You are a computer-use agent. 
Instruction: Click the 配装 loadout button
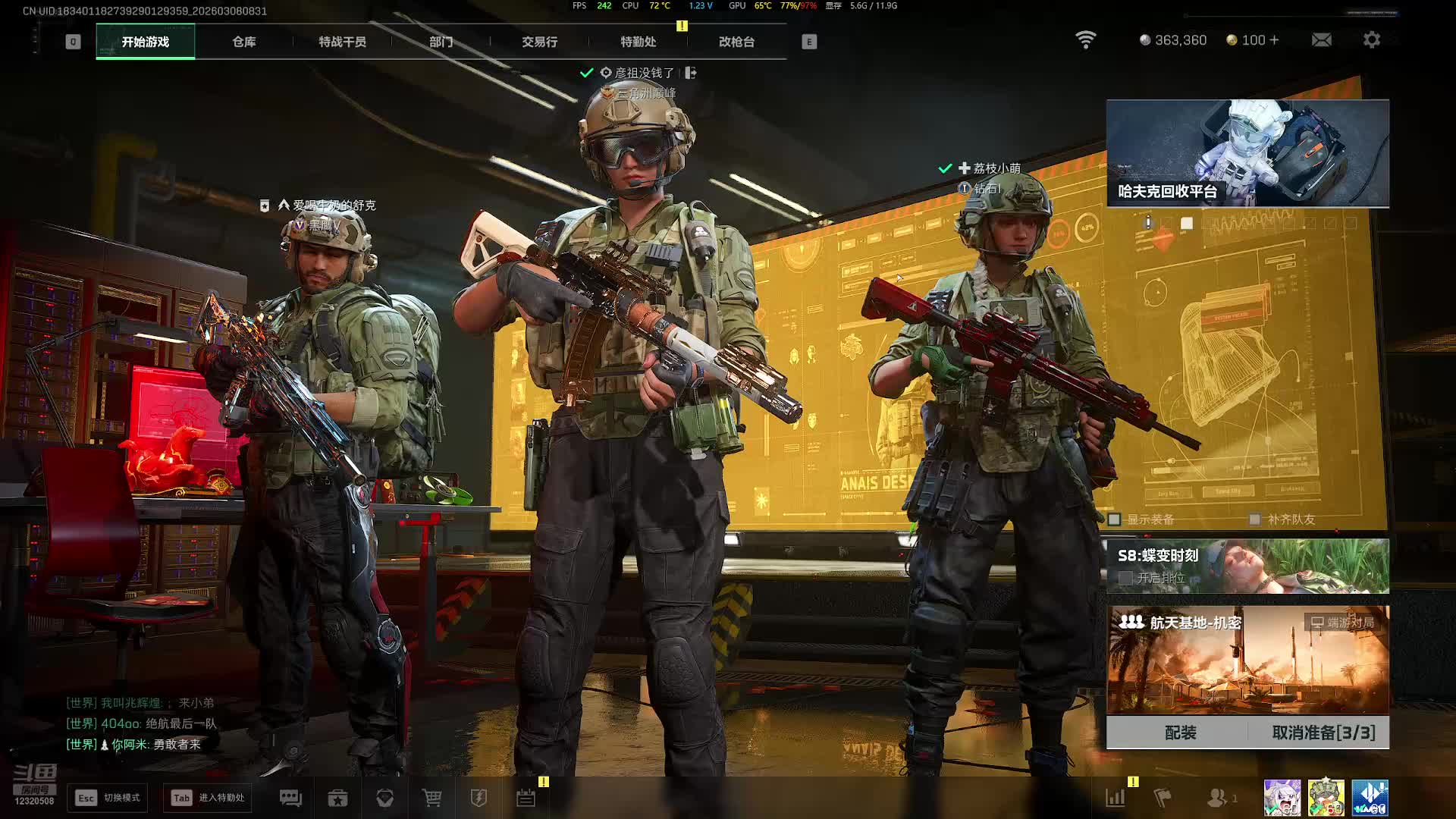(1180, 733)
